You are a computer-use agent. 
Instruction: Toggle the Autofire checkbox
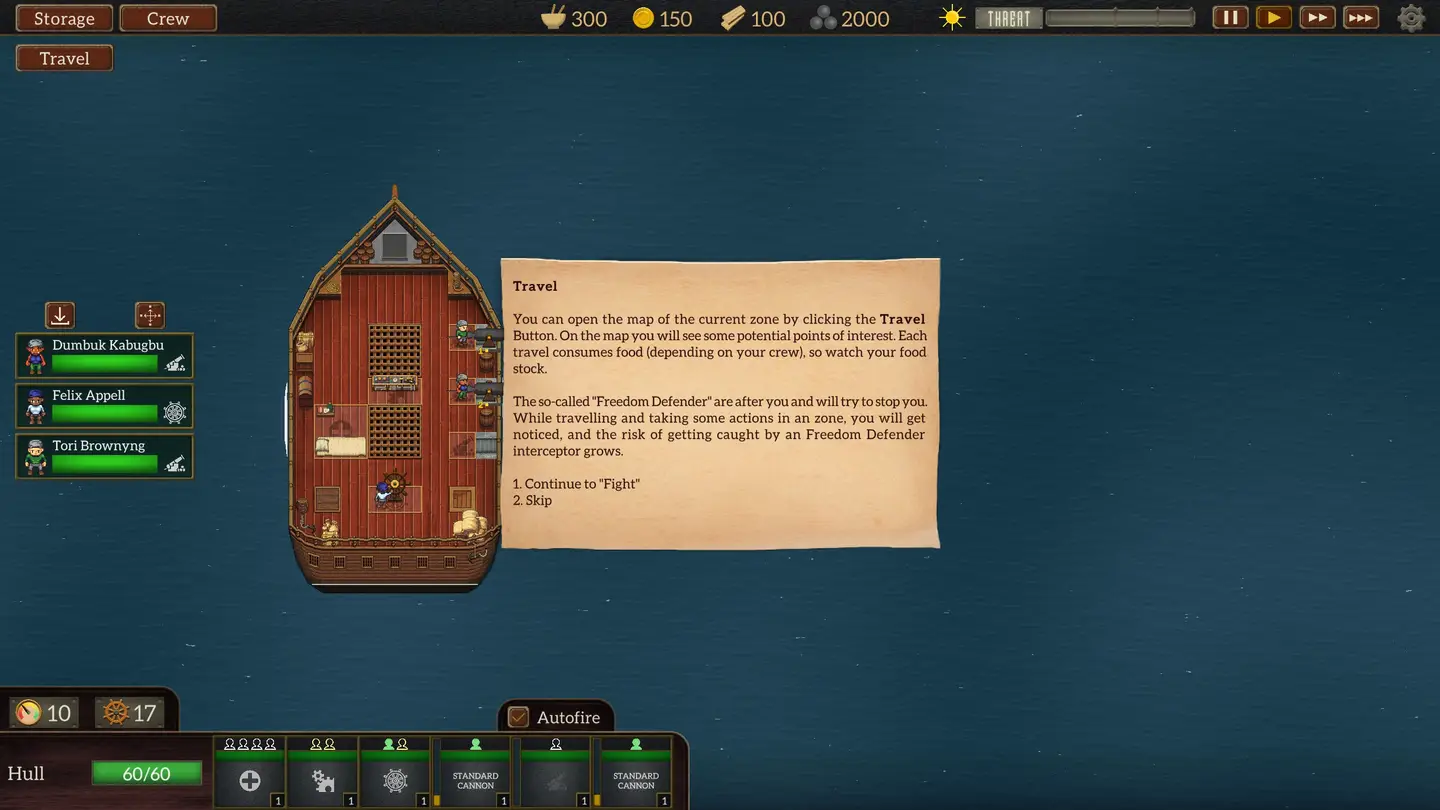tap(518, 717)
